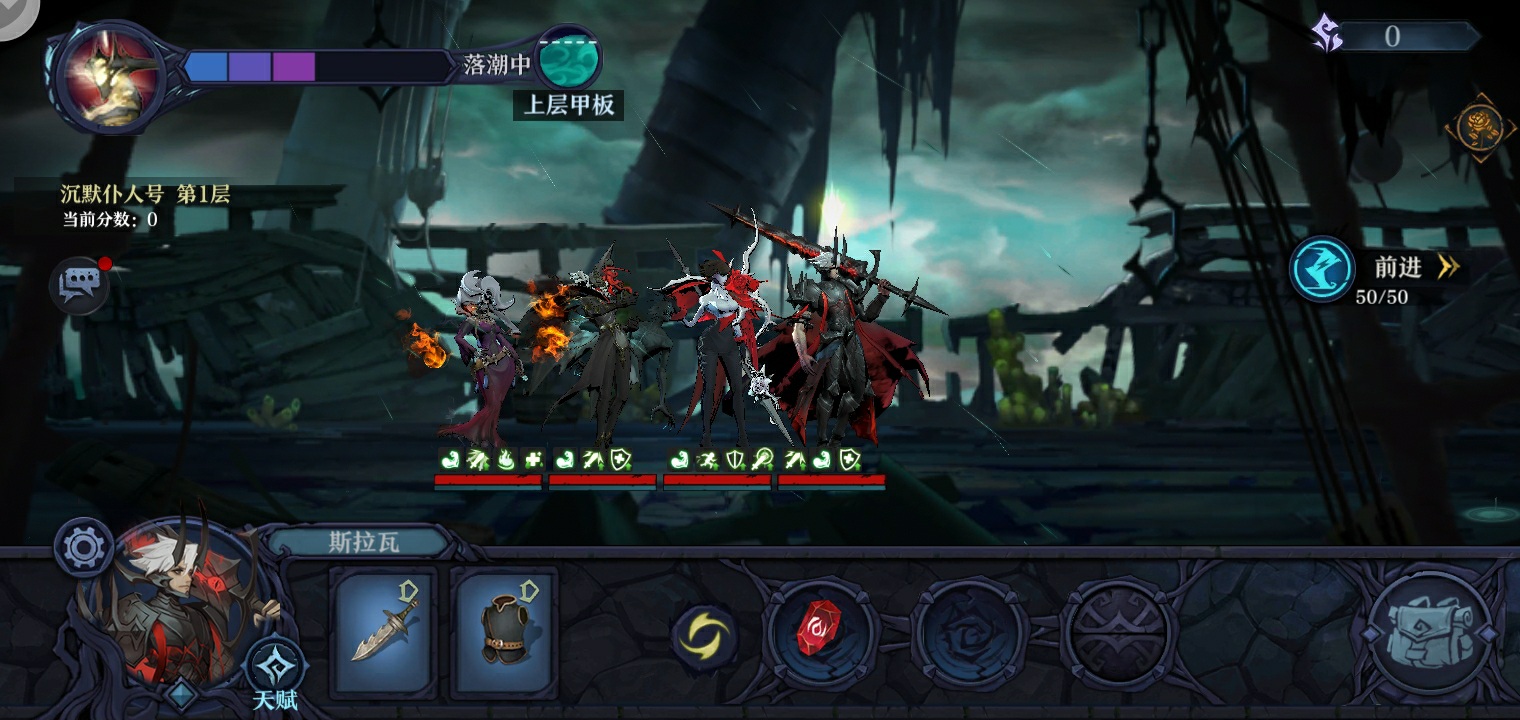
Task: Open the boss portrait in top-left
Action: click(108, 76)
